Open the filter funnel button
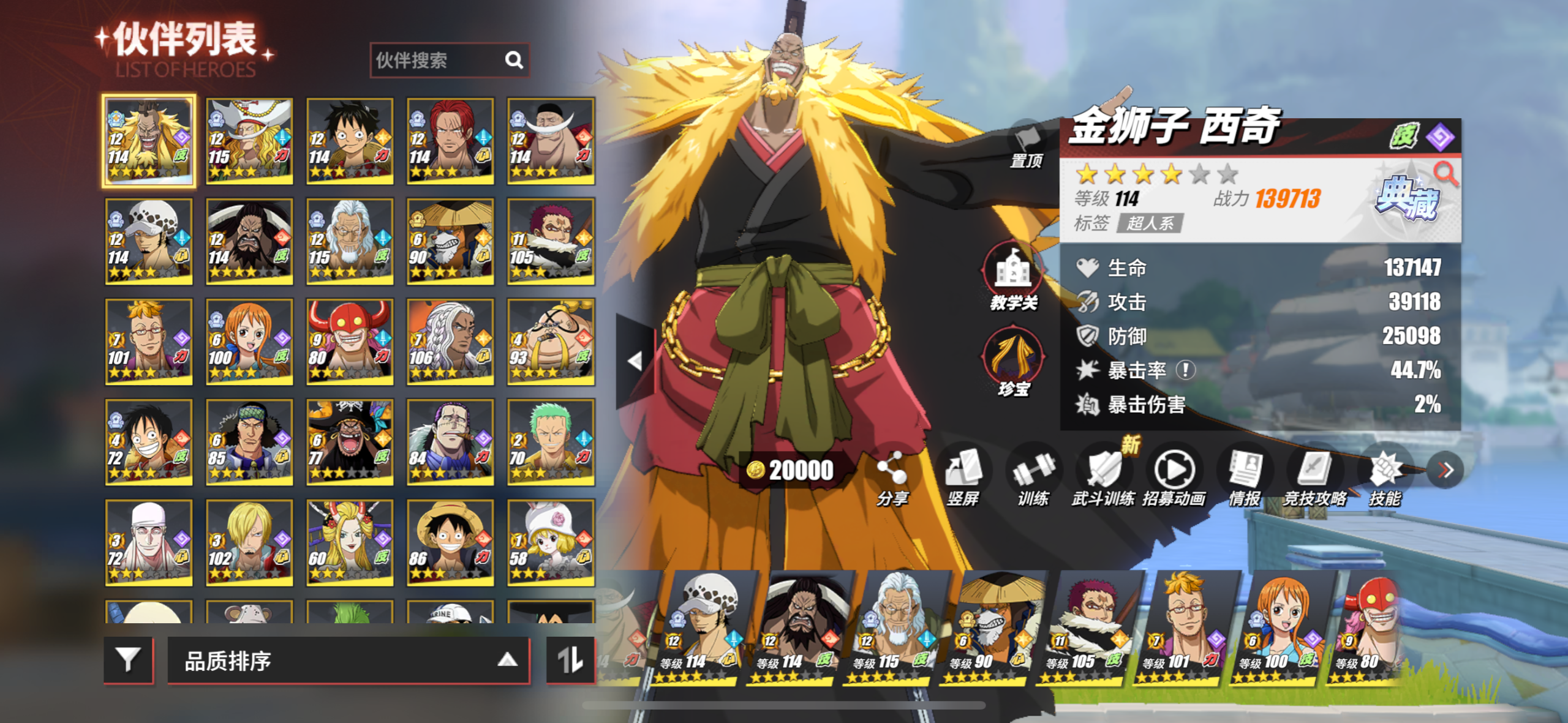Image resolution: width=1568 pixels, height=723 pixels. tap(128, 659)
